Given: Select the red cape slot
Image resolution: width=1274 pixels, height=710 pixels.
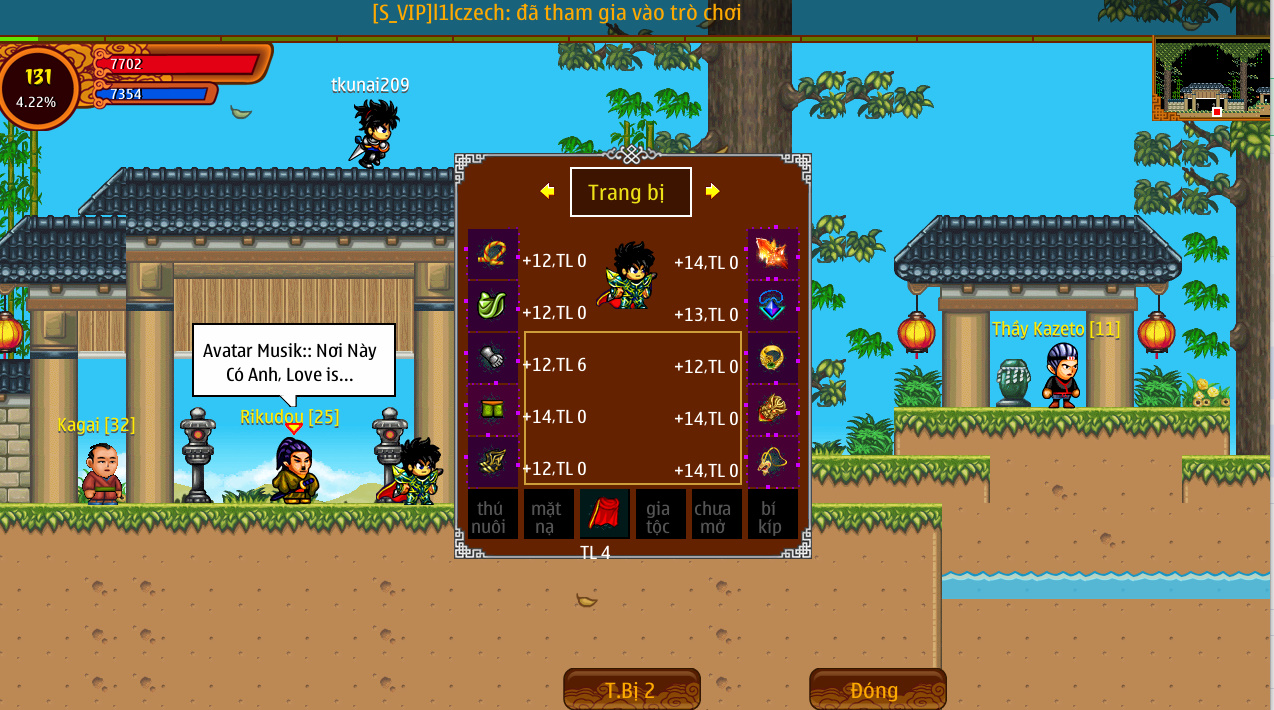Looking at the screenshot, I should [x=605, y=515].
